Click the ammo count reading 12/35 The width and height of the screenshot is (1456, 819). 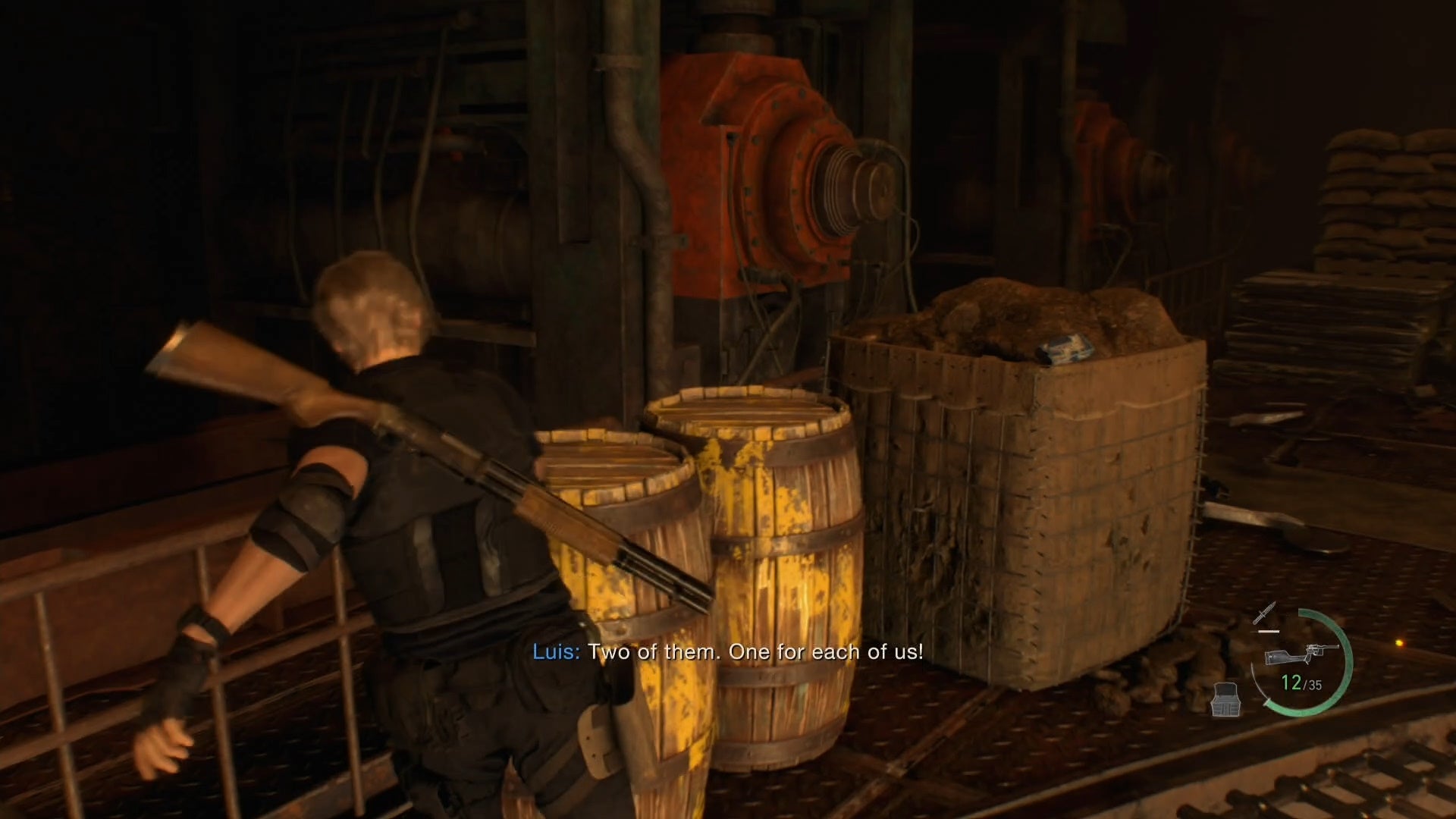[1301, 682]
